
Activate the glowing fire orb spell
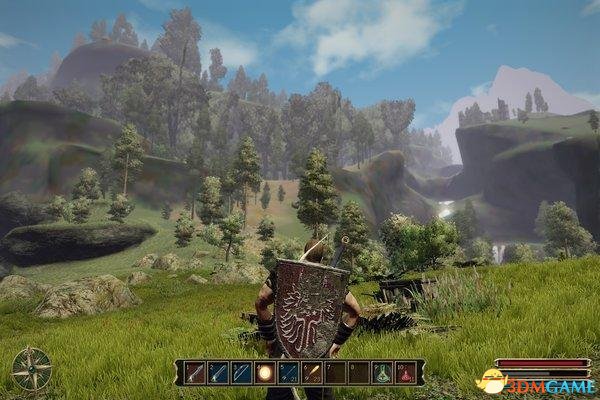click(x=265, y=372)
